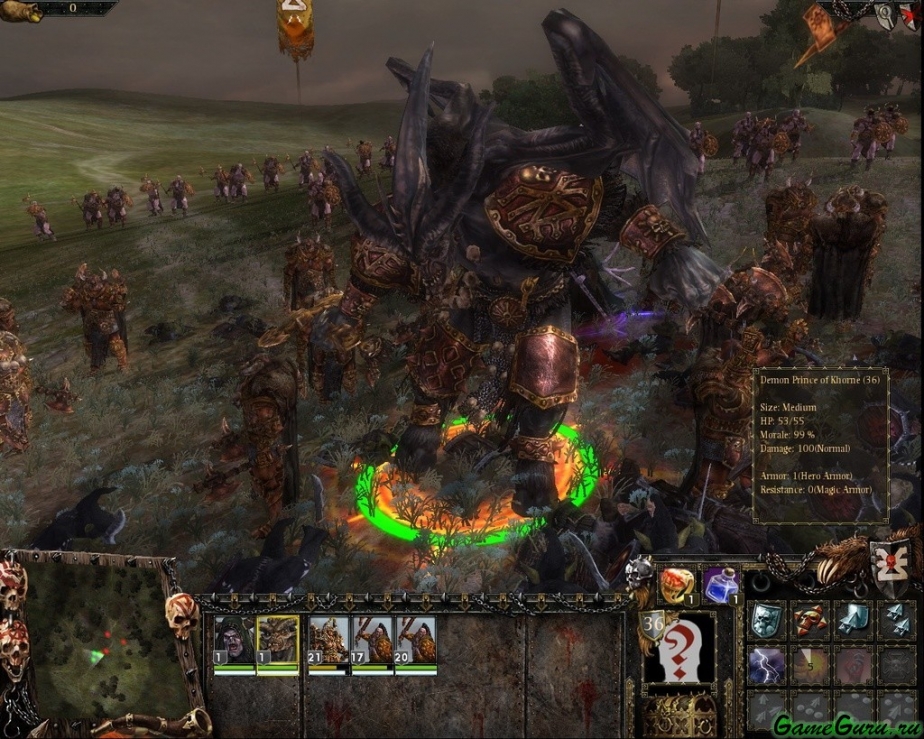Cast the lightning bolt ability
Screen dimensions: 924x739
tap(766, 665)
